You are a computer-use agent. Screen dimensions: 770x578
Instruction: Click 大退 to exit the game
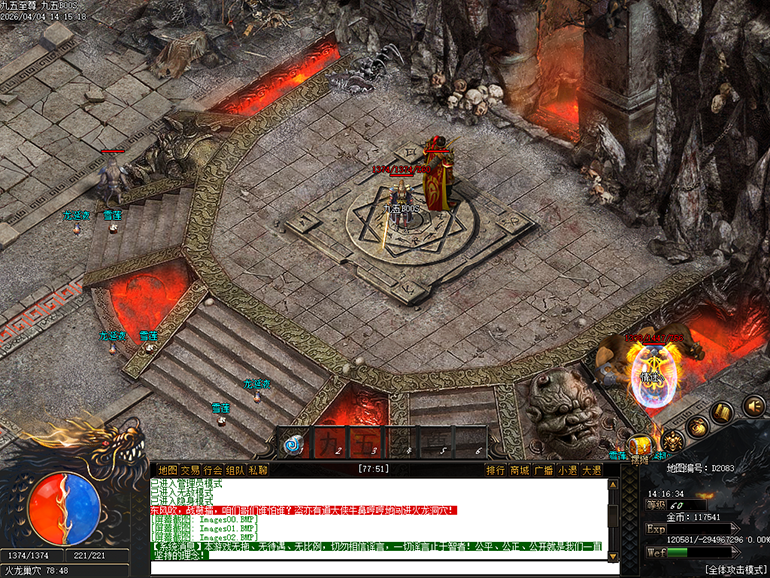pyautogui.click(x=592, y=470)
